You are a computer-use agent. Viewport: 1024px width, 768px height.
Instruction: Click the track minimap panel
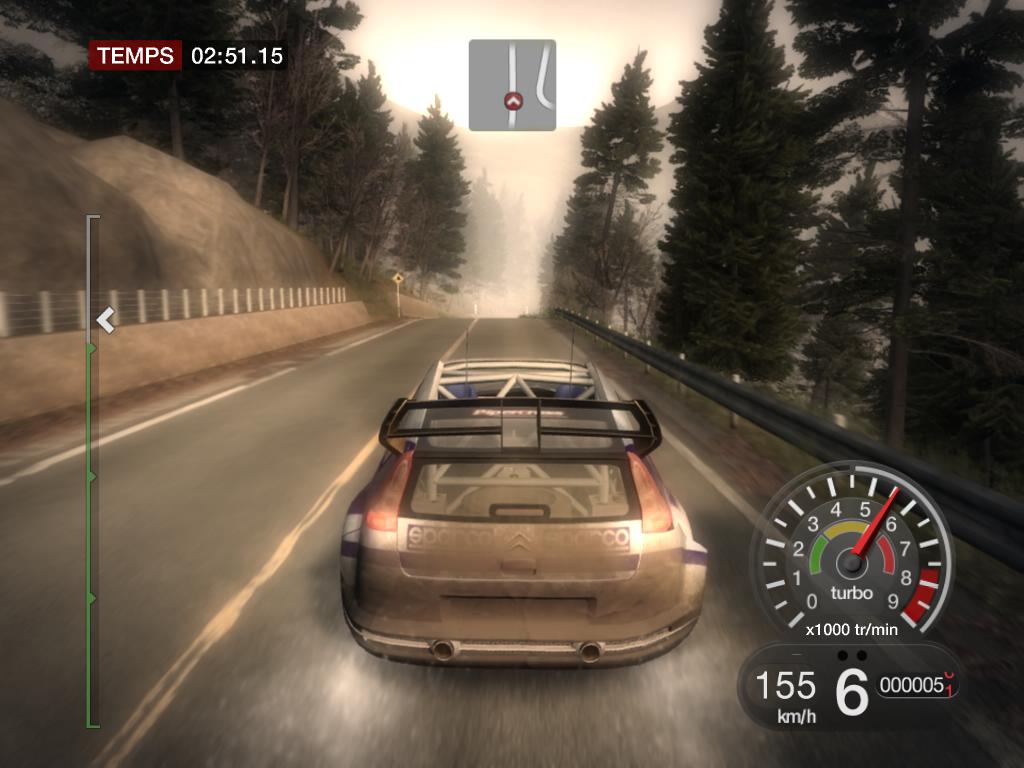coord(512,85)
